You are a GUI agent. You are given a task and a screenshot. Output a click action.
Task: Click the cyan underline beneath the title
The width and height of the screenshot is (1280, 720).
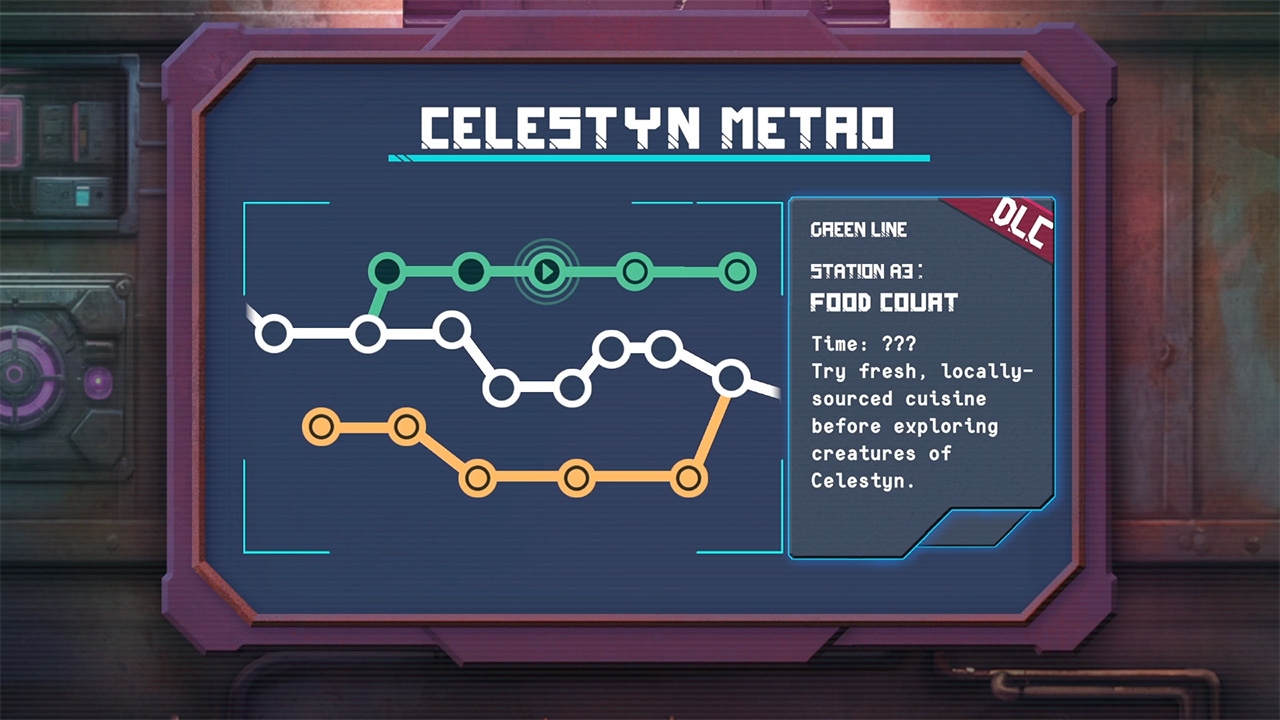coord(659,157)
